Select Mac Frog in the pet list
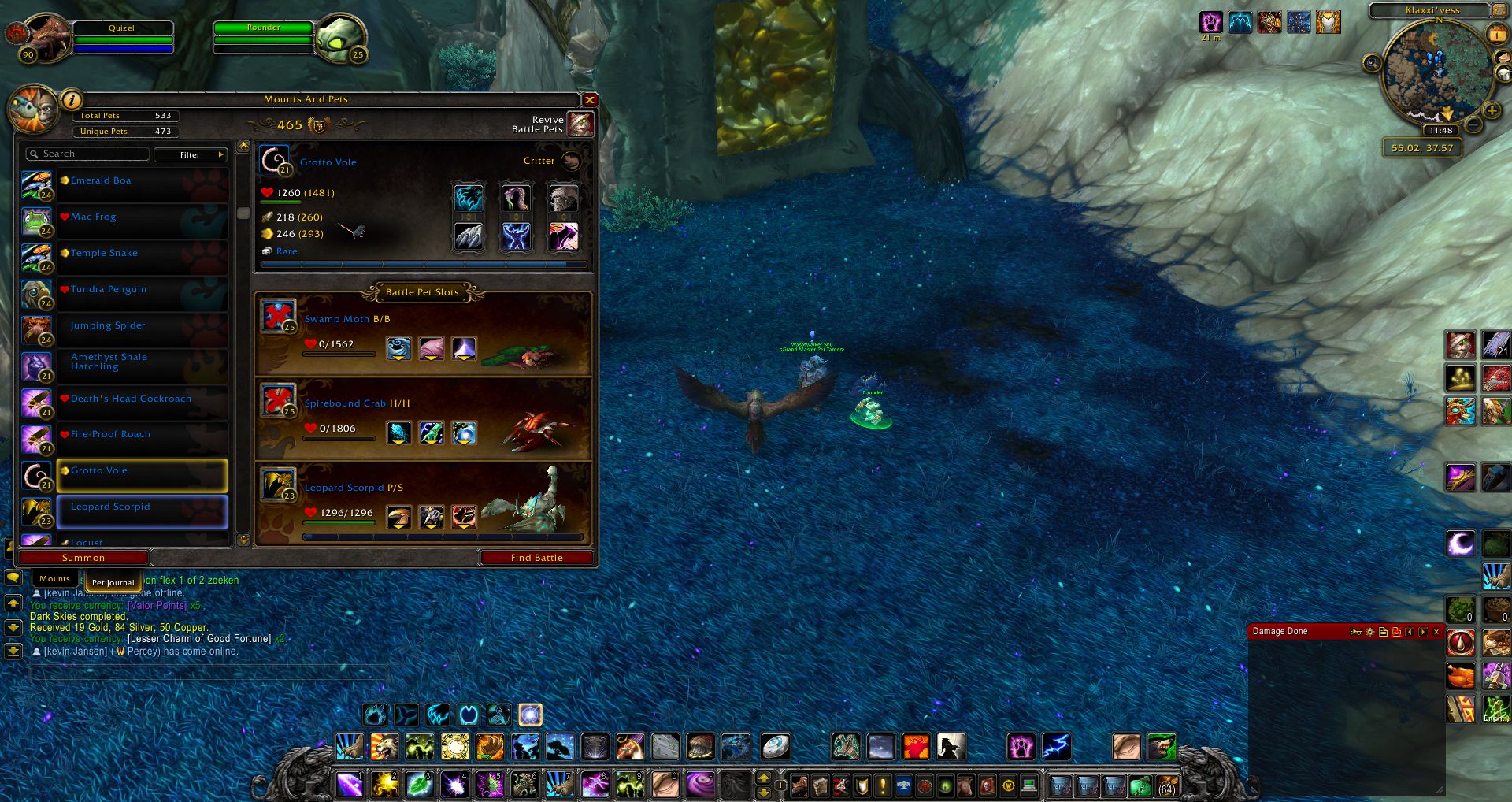This screenshot has width=1512, height=802. 142,217
